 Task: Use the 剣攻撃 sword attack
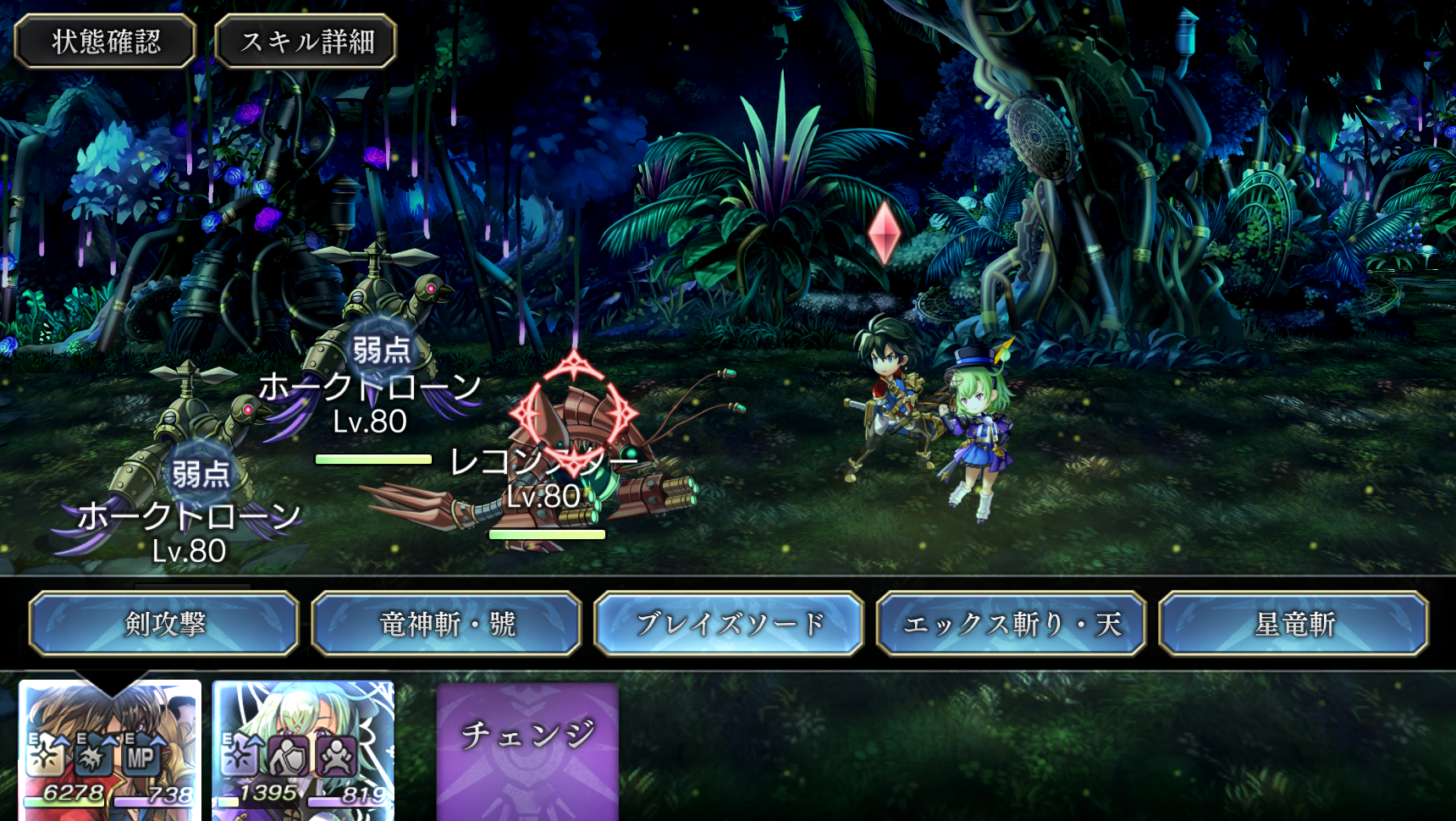tap(164, 625)
